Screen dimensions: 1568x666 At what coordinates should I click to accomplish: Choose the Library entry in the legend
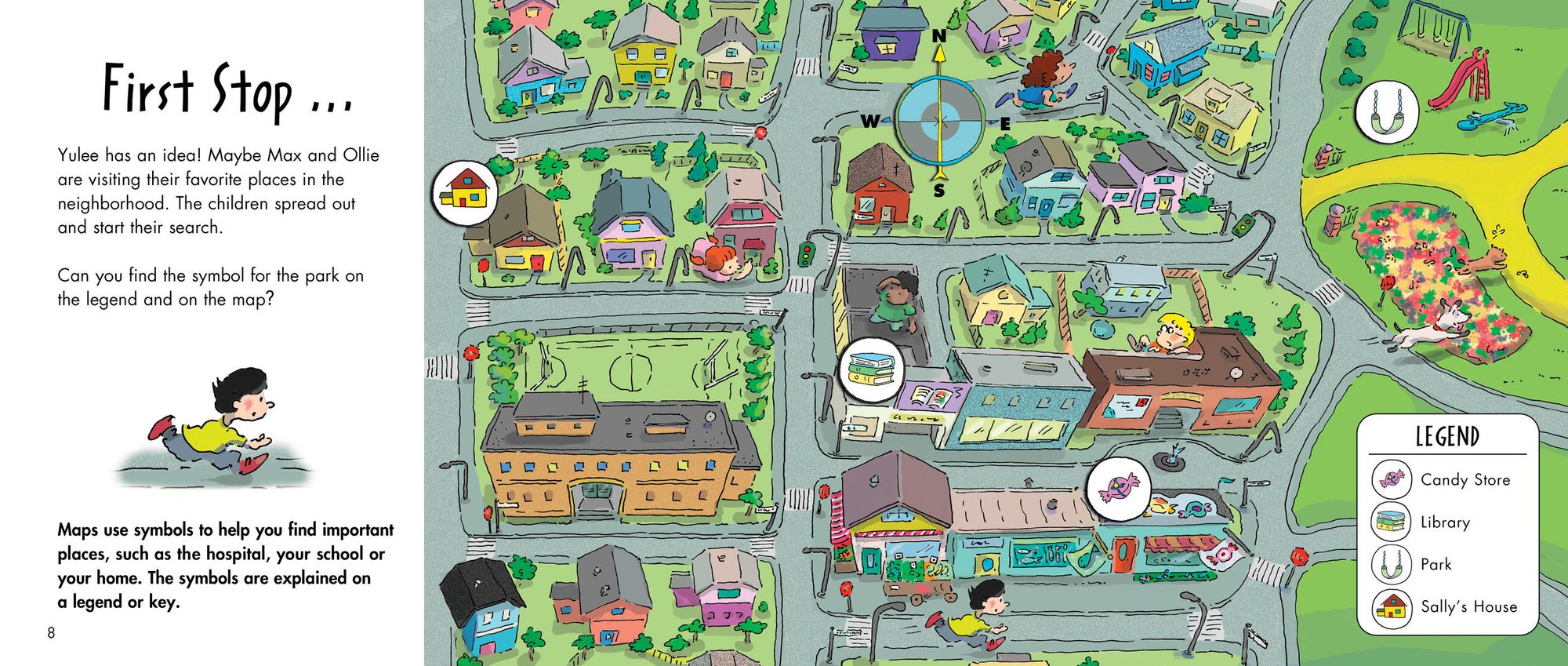pos(1423,522)
